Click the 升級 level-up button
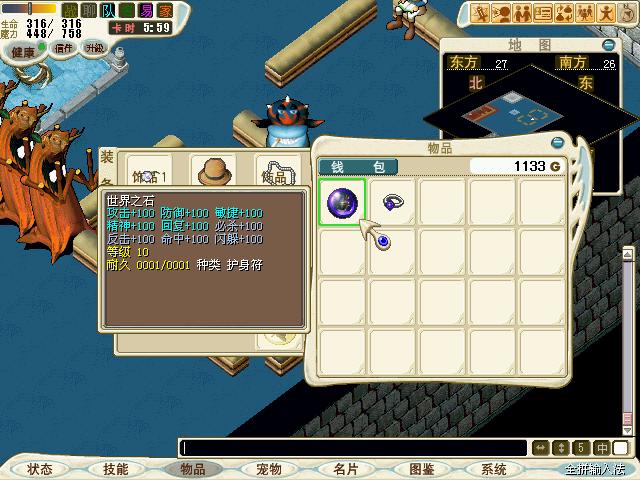640x480 pixels. (95, 48)
